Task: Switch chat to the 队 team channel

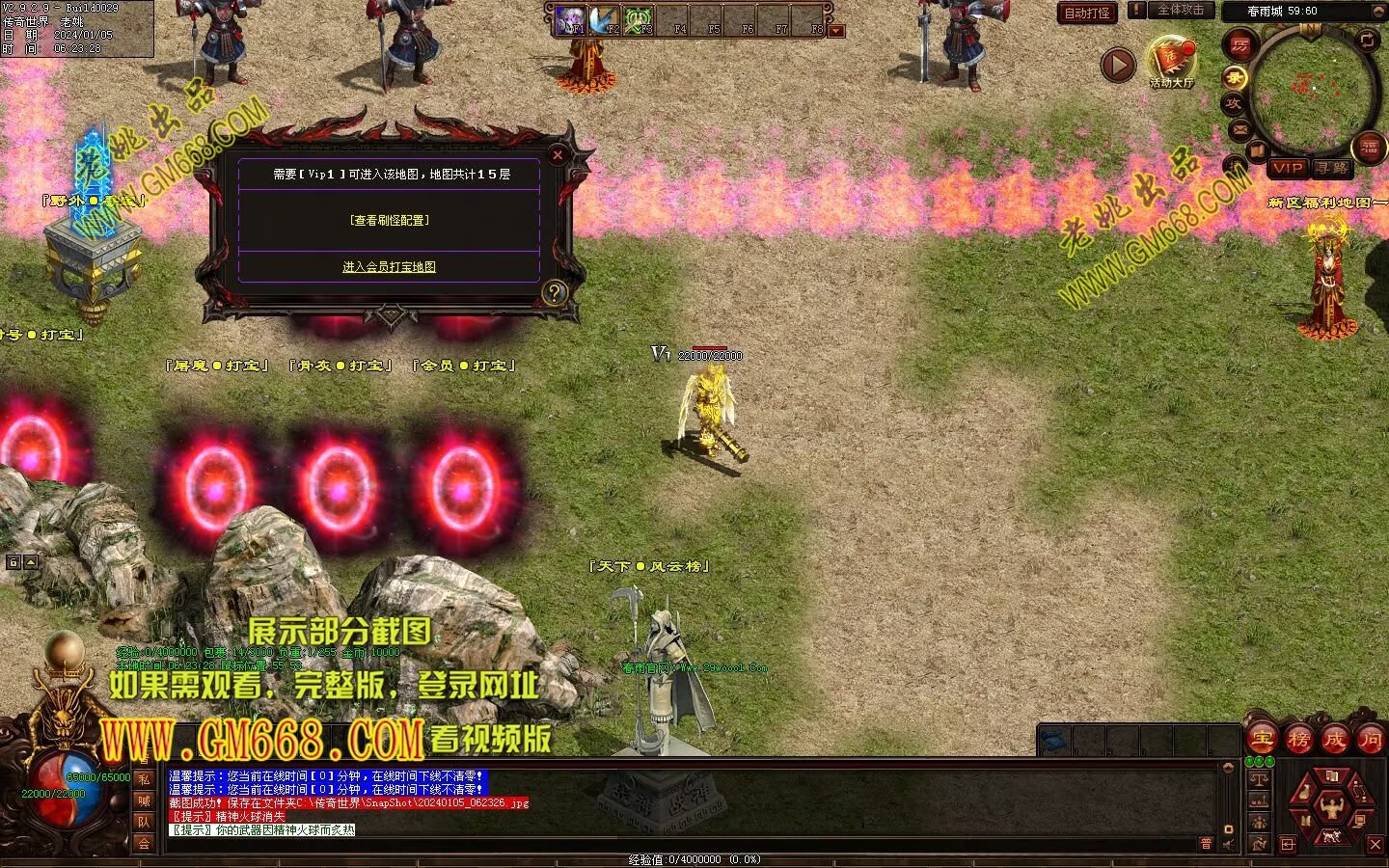Action: tap(144, 822)
